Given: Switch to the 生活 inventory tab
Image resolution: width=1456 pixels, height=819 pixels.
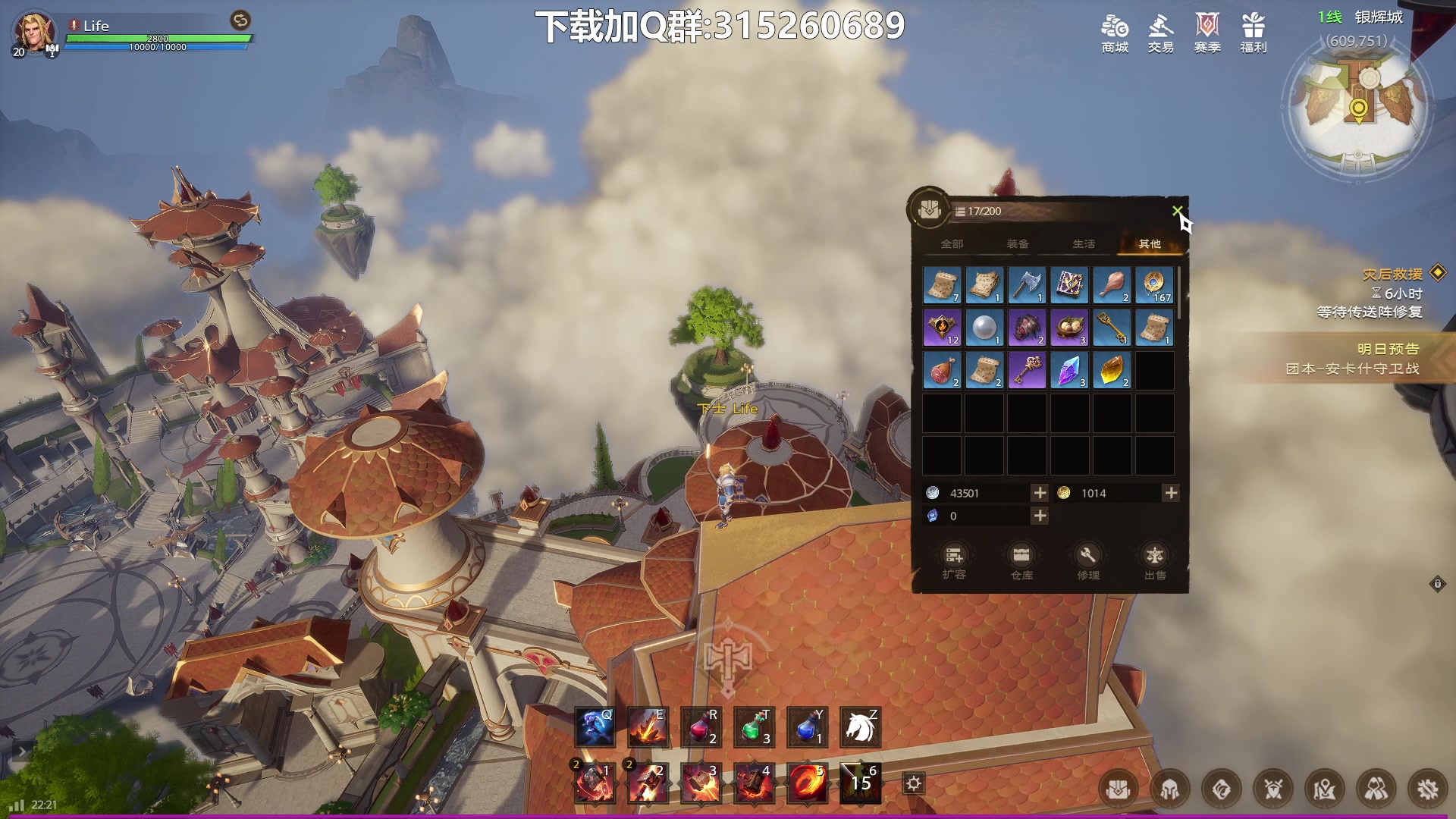Looking at the screenshot, I should click(x=1084, y=243).
